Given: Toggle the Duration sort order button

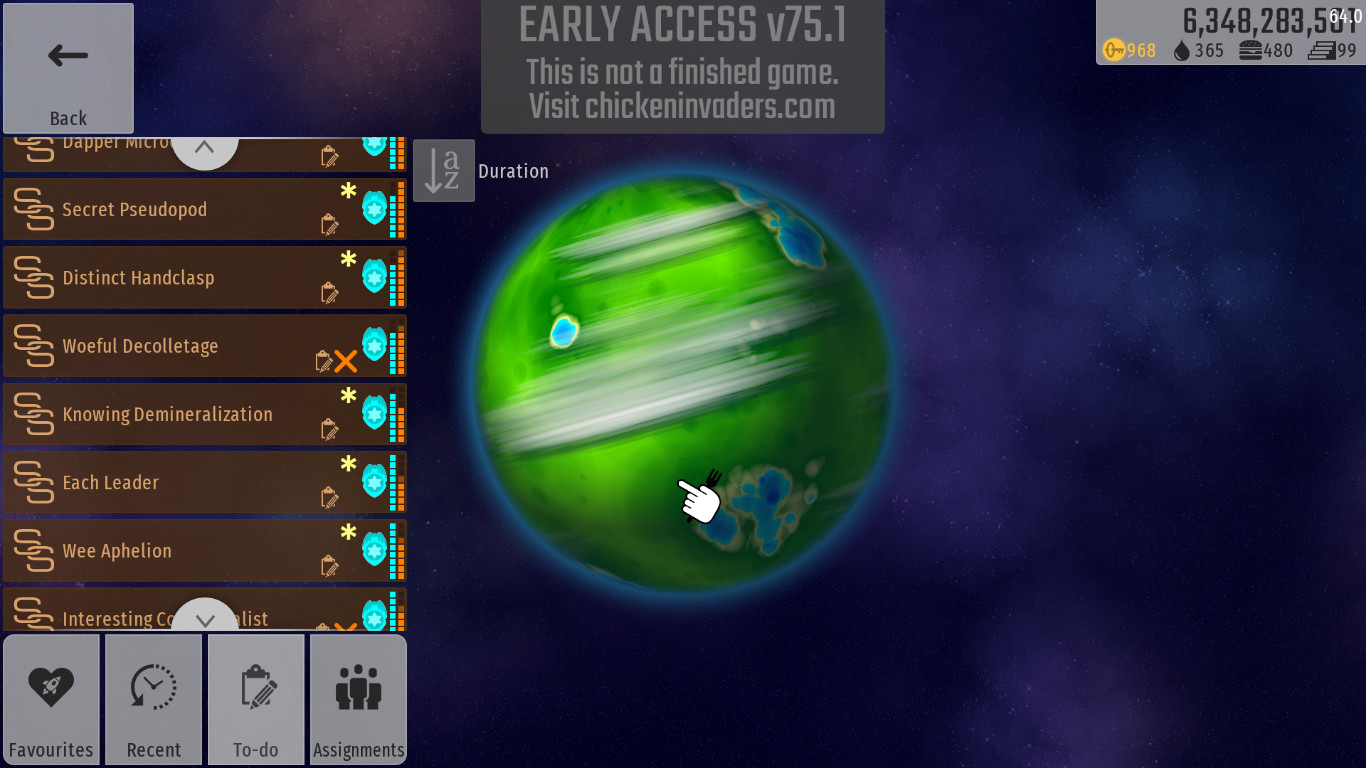Looking at the screenshot, I should pyautogui.click(x=444, y=171).
